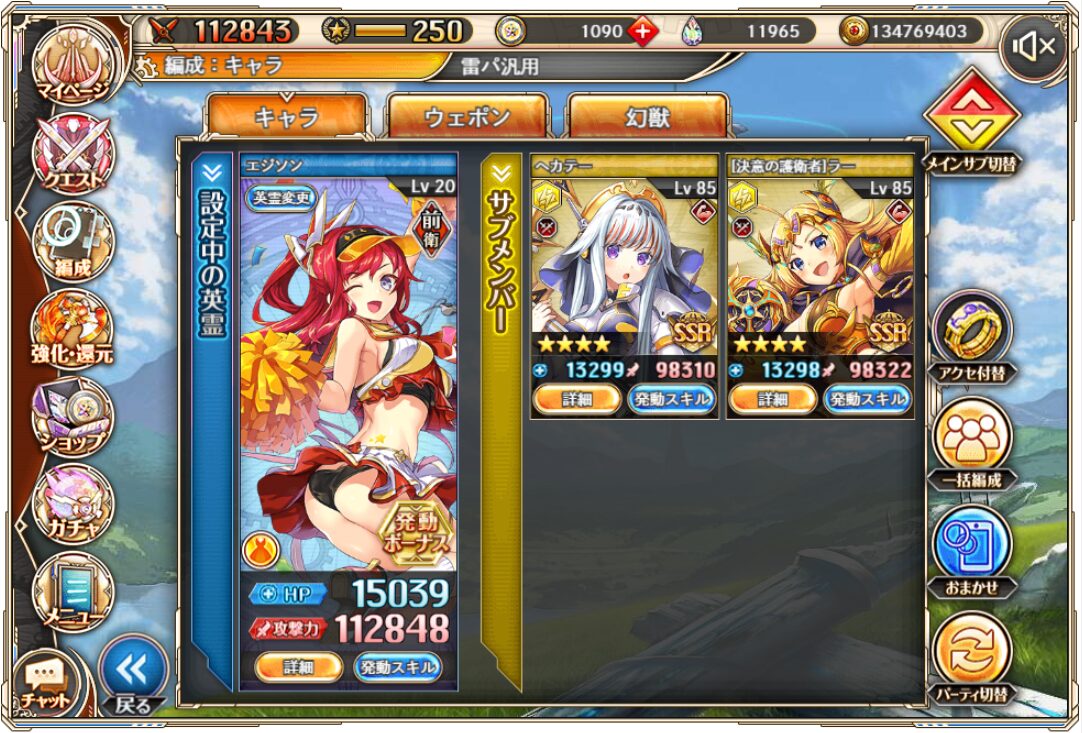The height and width of the screenshot is (733, 1082).
Task: Go to the クエスト menu
Action: [x=72, y=153]
